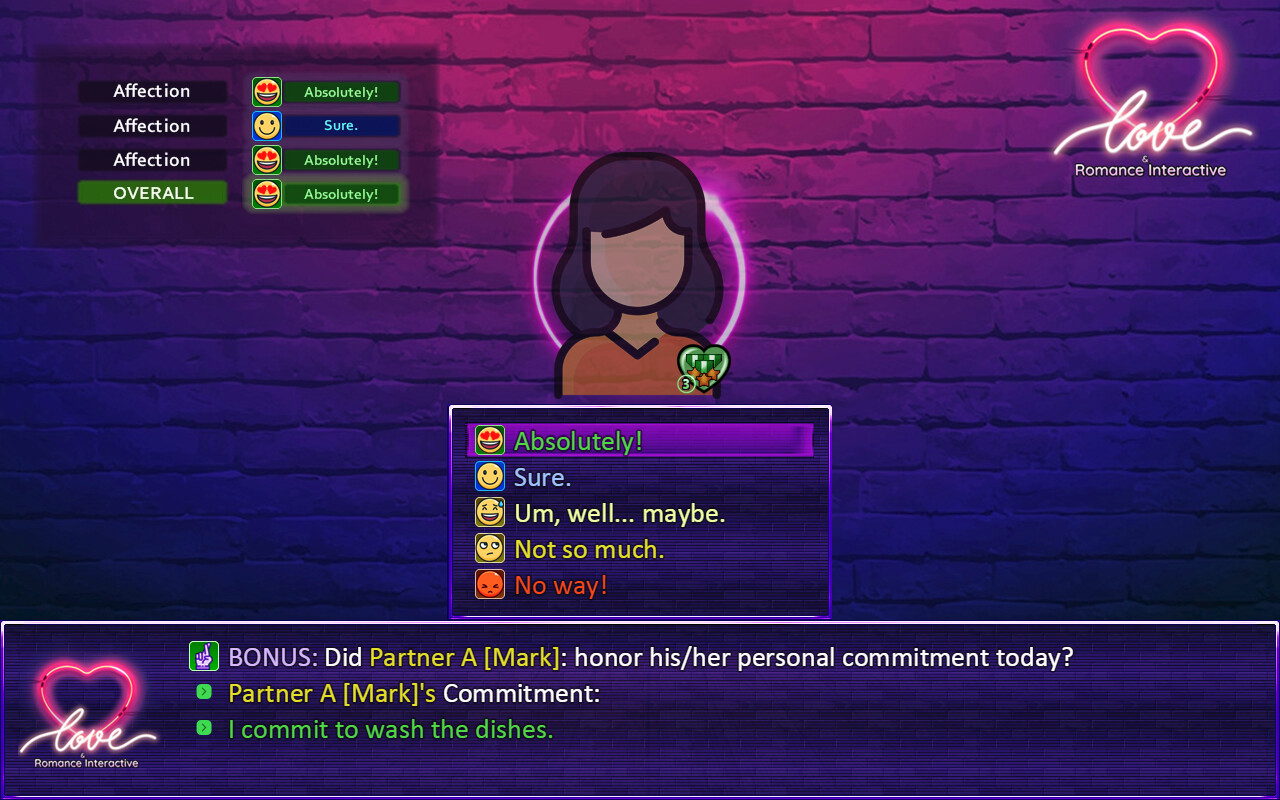Toggle the smiley emoji on the second Affection row
Viewport: 1280px width, 800px height.
tap(266, 125)
